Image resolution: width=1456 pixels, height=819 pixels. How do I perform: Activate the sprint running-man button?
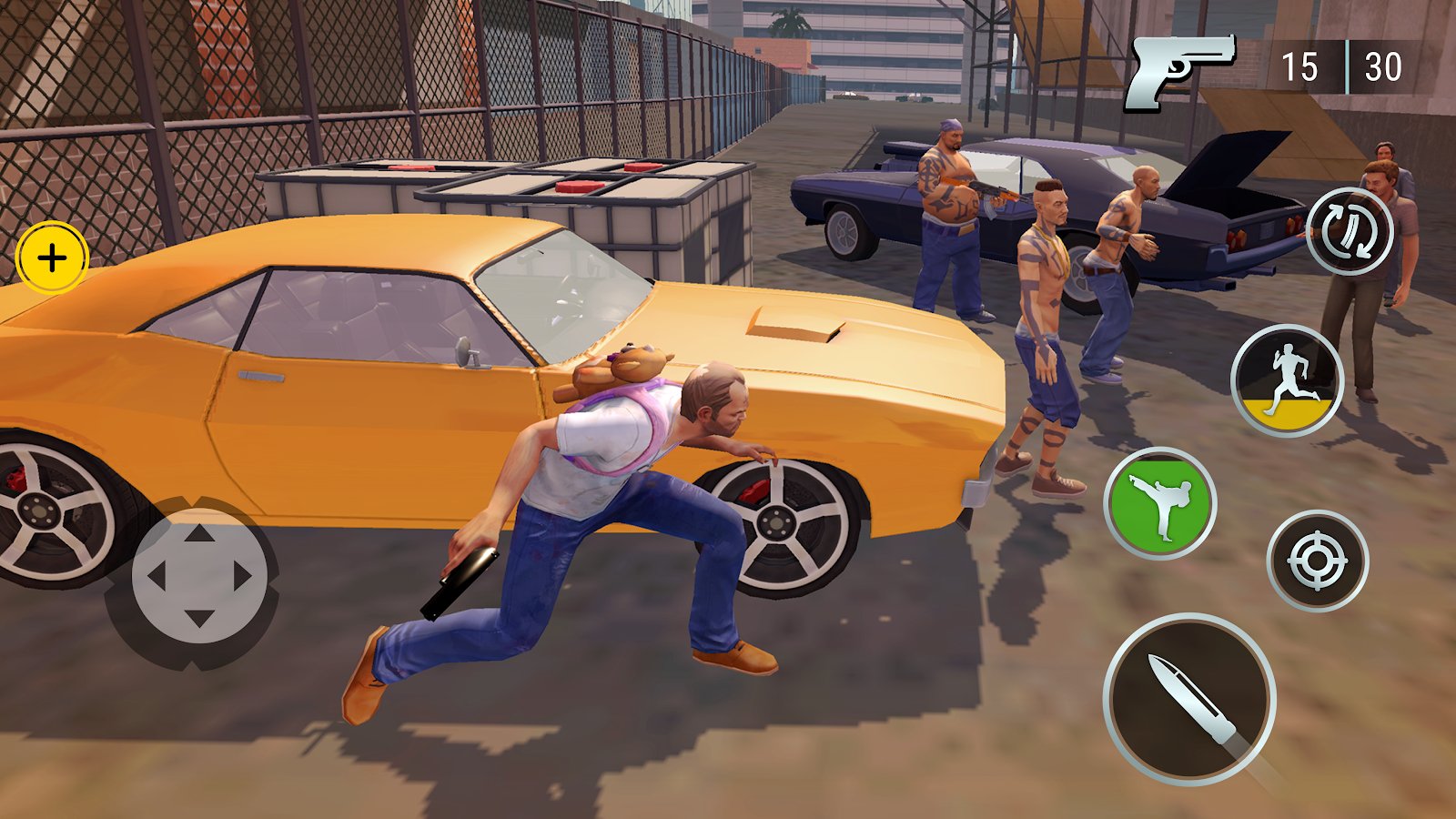(1287, 380)
